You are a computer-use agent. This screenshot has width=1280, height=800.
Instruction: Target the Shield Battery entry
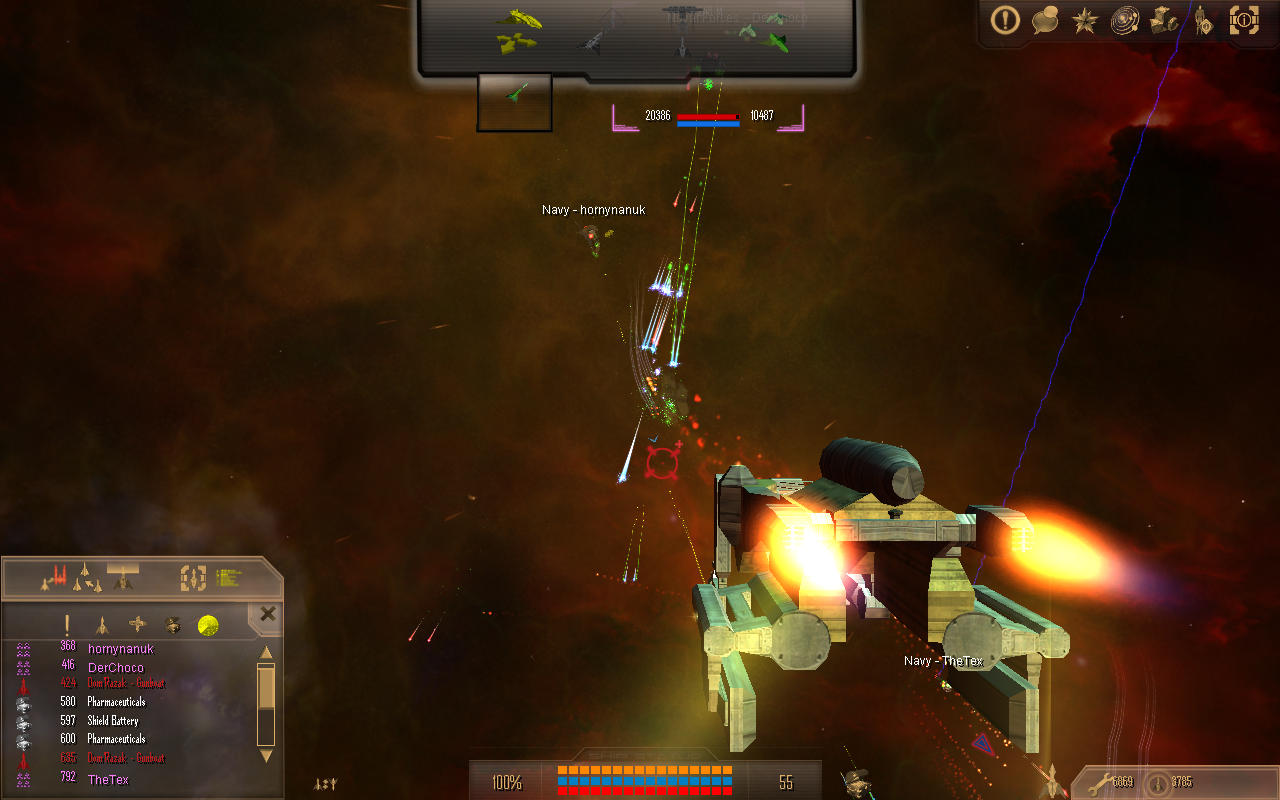(x=112, y=721)
